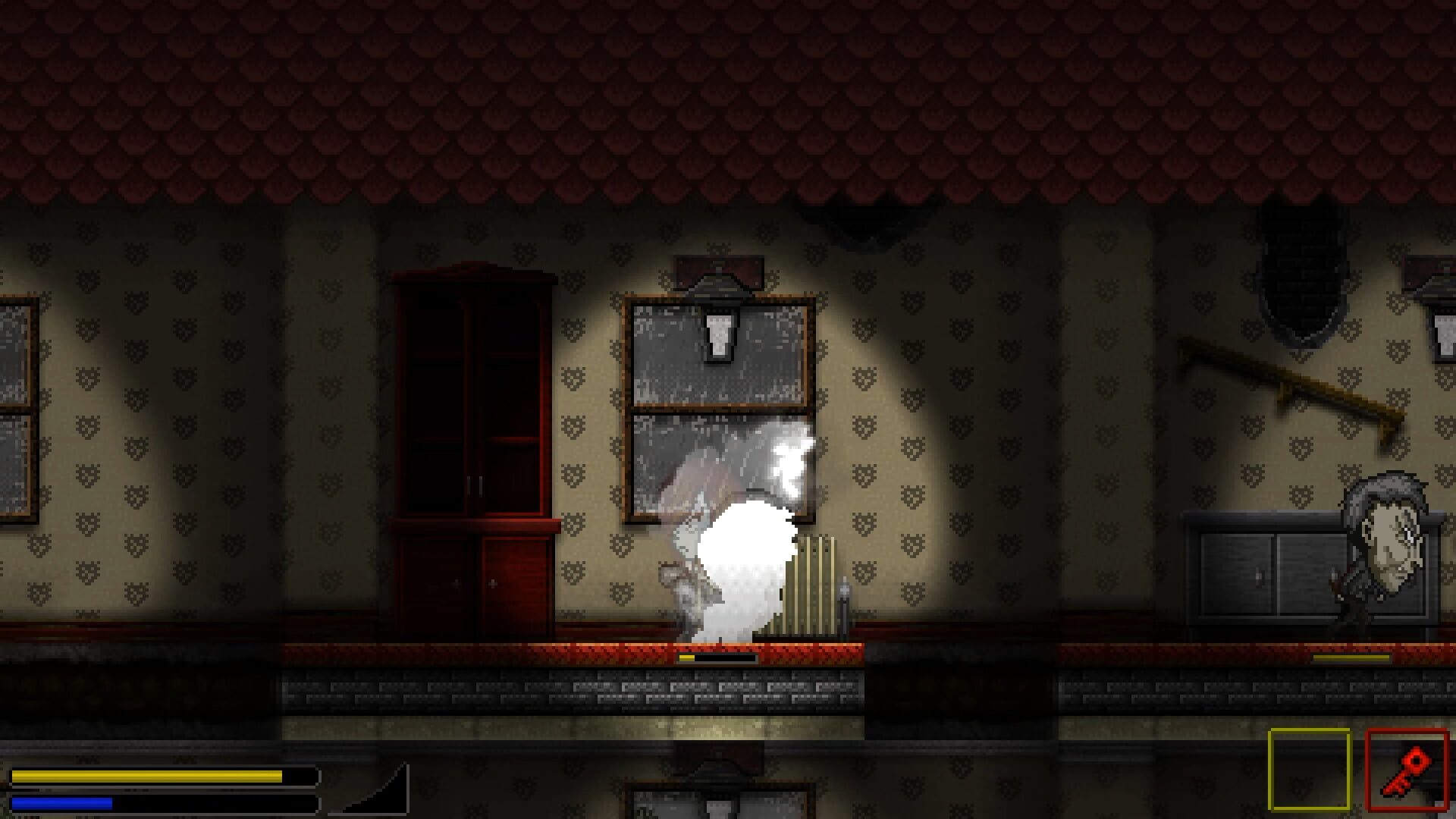Click the red roof tiles area
Screen dimensions: 1456x819
coord(728,99)
